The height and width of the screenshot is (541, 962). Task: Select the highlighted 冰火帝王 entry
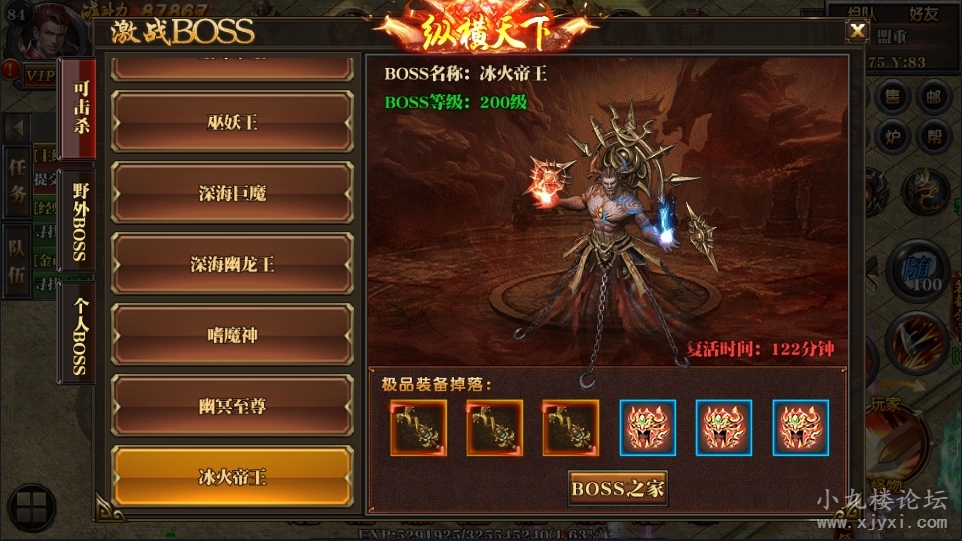point(232,477)
